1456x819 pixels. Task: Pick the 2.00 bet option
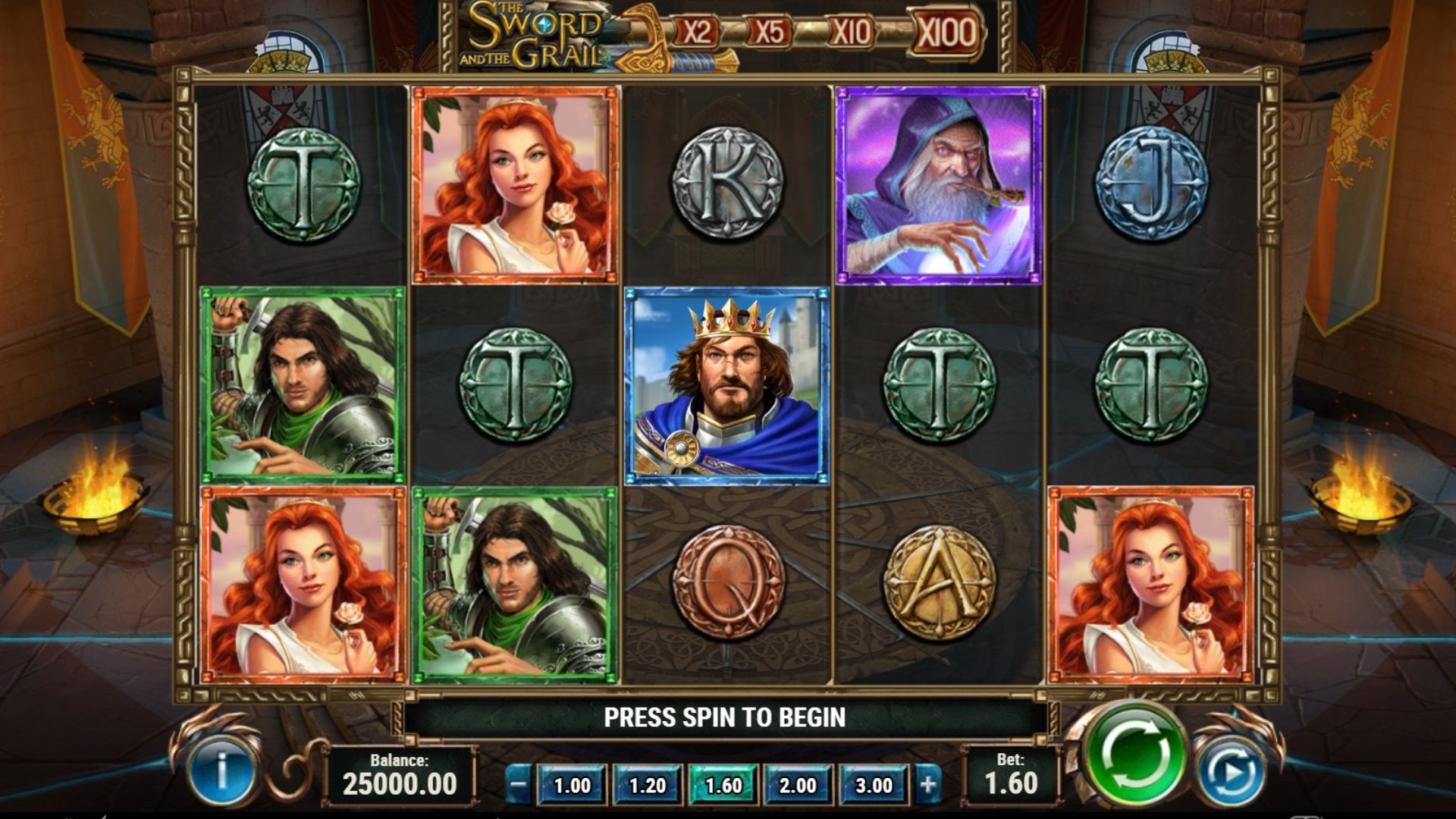tap(798, 786)
